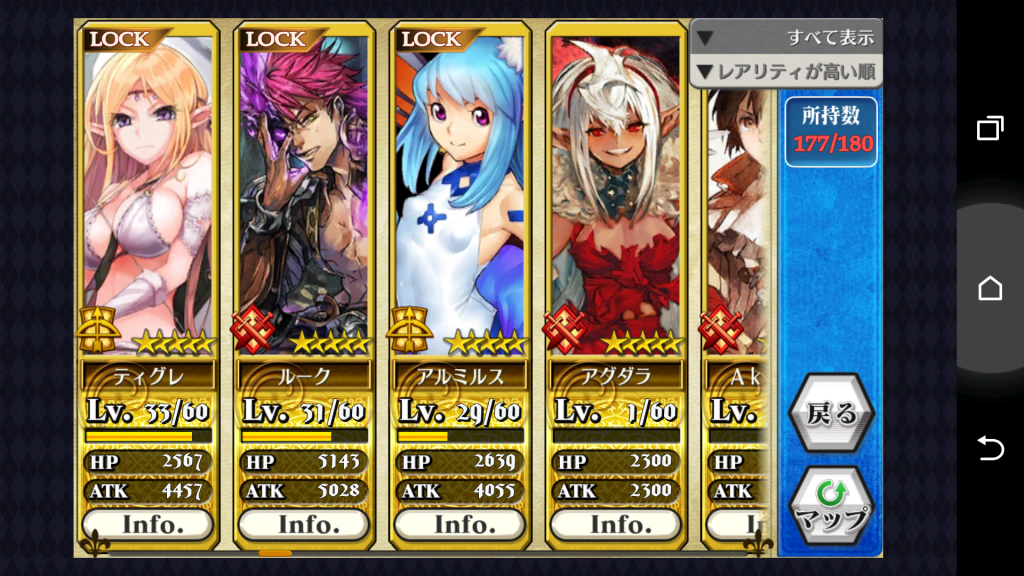Image resolution: width=1024 pixels, height=576 pixels.
Task: Change the レアリティが高い順 sort order
Action: point(786,72)
